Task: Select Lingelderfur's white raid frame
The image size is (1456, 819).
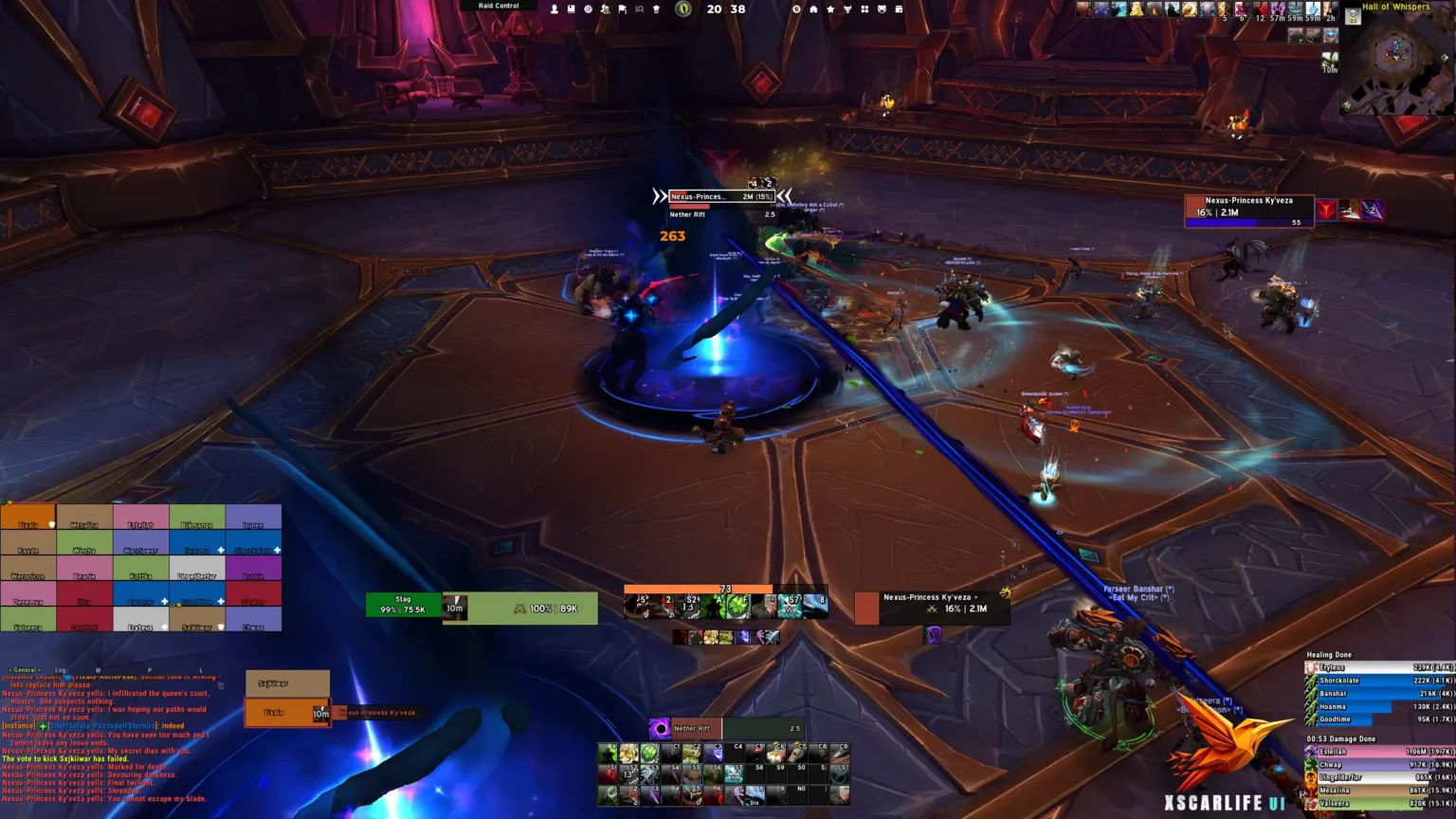Action: click(197, 569)
